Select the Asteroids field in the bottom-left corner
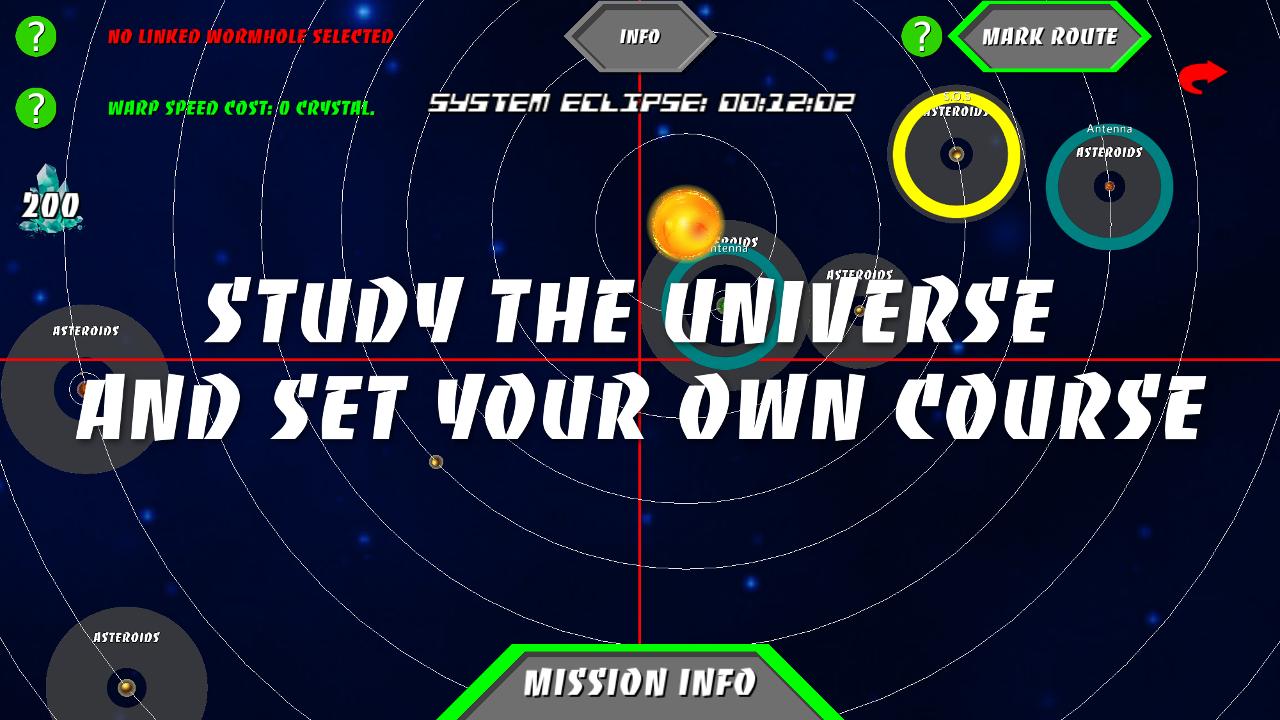This screenshot has width=1280, height=720. point(125,687)
